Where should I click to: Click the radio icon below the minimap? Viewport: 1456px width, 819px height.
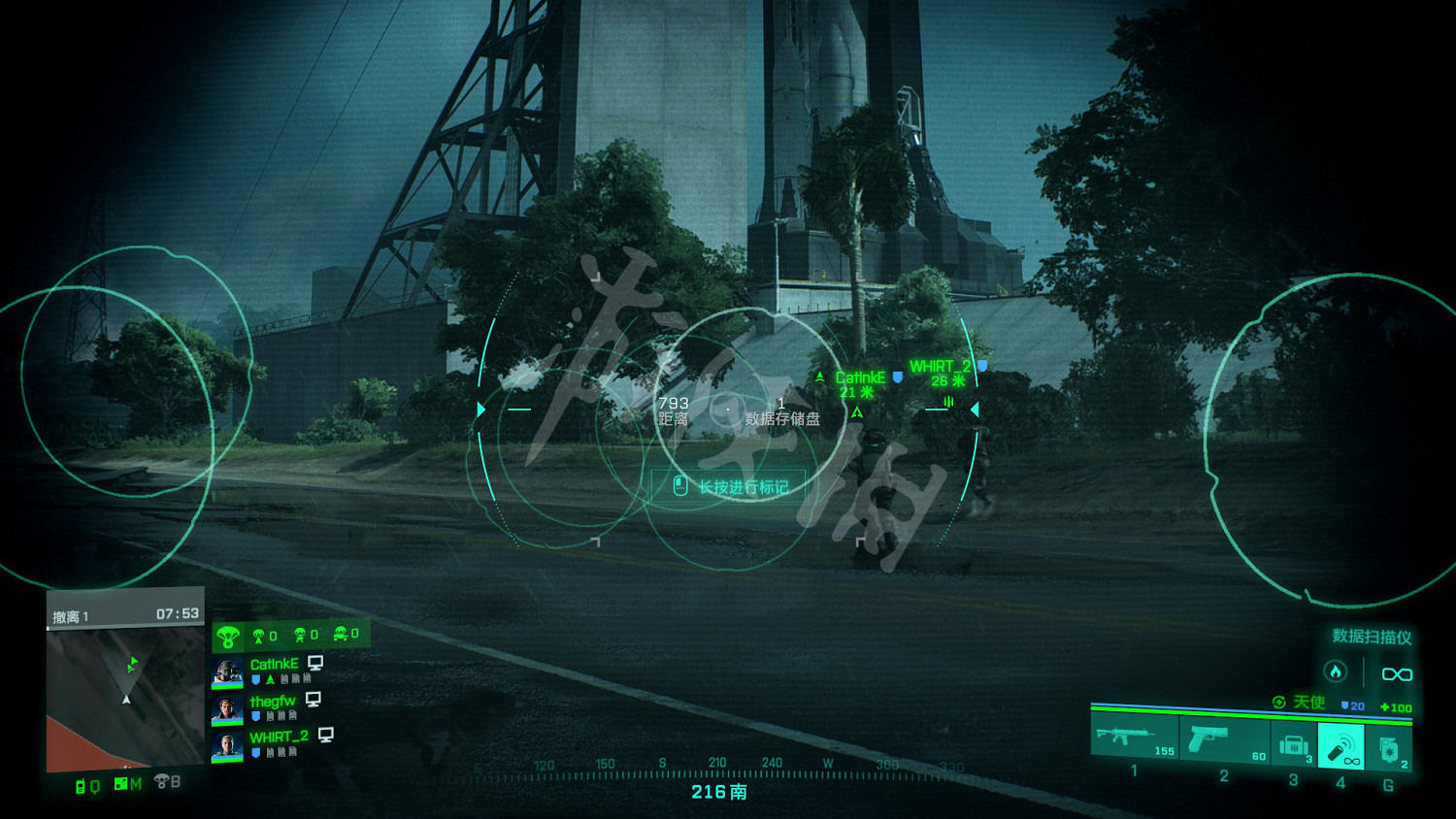[82, 786]
